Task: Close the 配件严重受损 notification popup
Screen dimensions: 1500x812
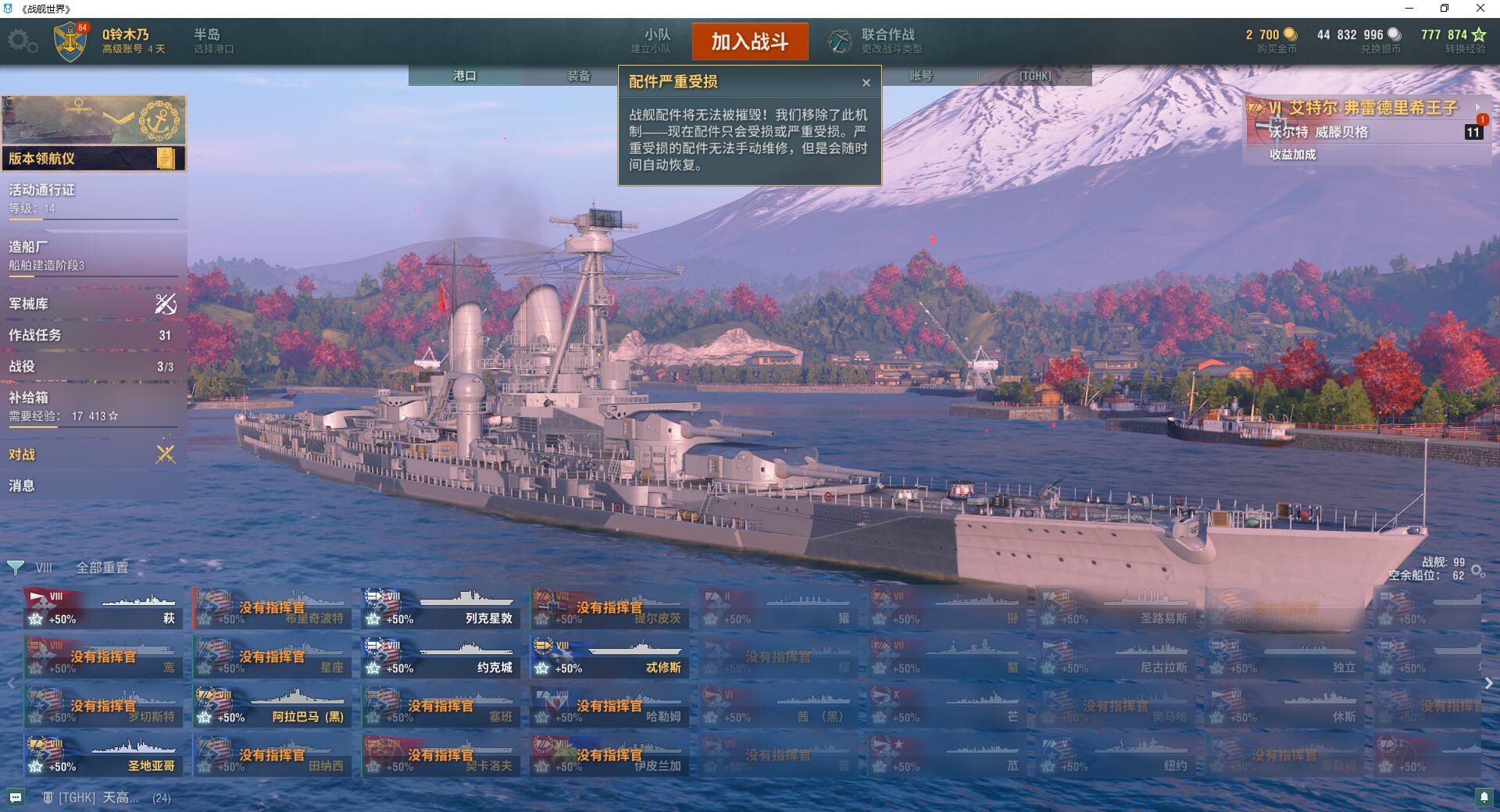Action: pos(866,83)
